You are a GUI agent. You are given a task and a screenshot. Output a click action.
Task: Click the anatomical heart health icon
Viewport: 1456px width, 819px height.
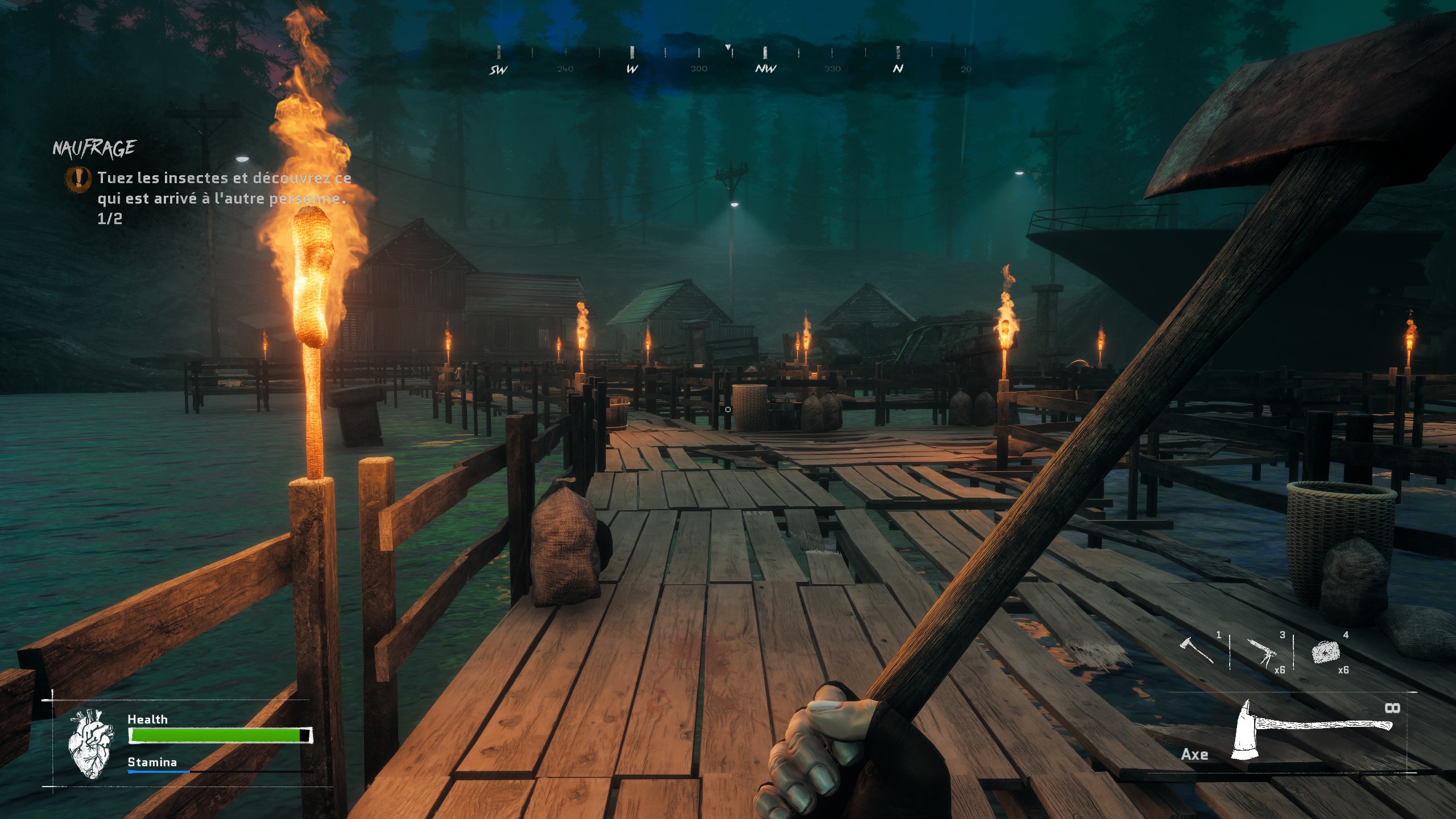(x=90, y=743)
